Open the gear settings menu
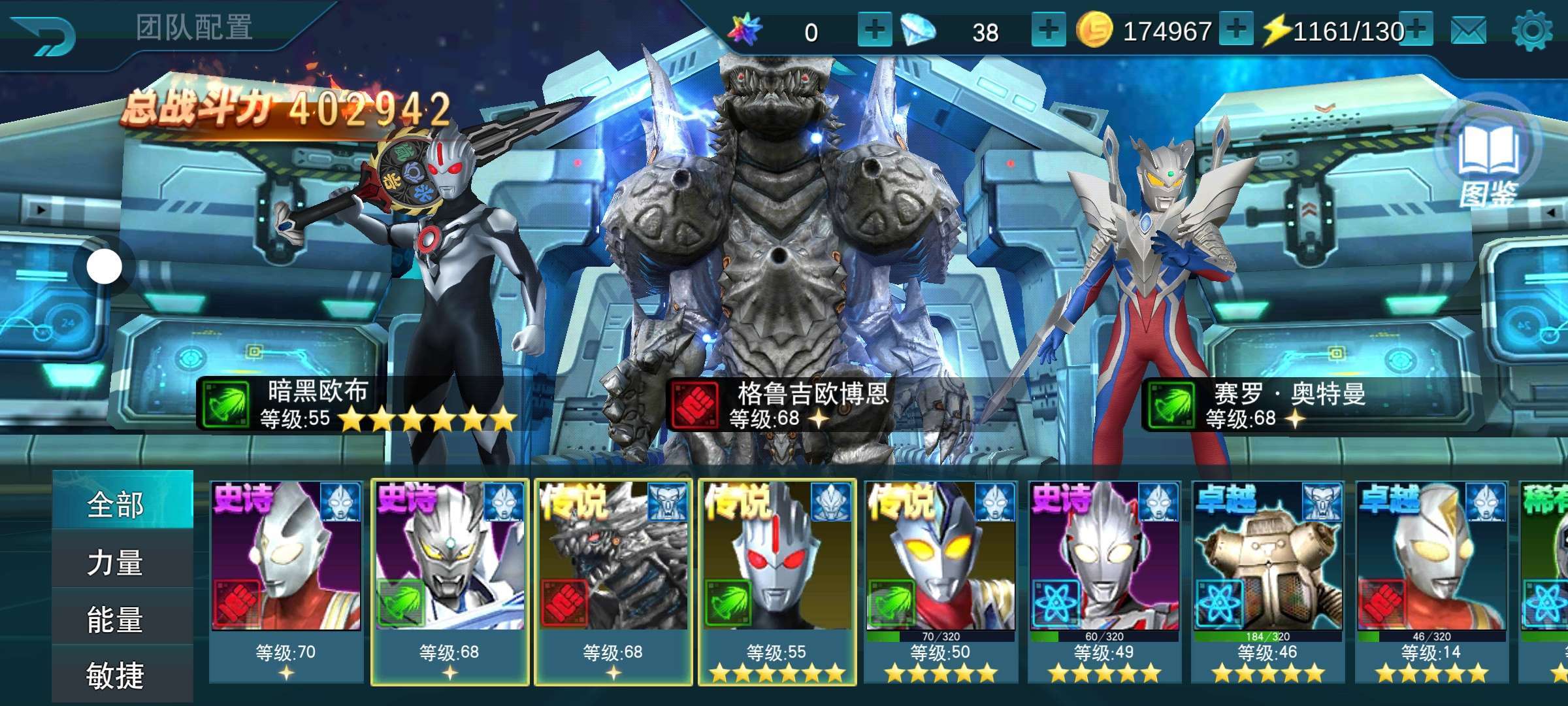This screenshot has width=1568, height=706. (x=1532, y=31)
